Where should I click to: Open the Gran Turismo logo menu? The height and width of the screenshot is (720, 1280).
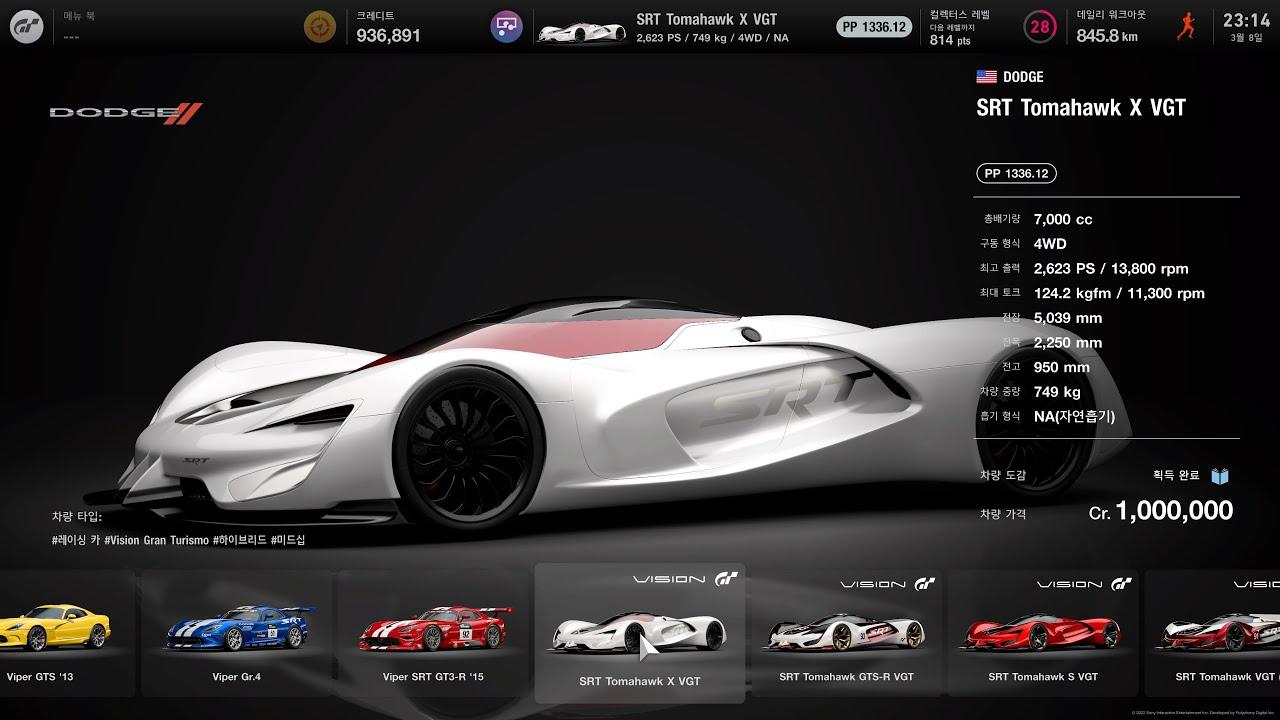[x=27, y=27]
